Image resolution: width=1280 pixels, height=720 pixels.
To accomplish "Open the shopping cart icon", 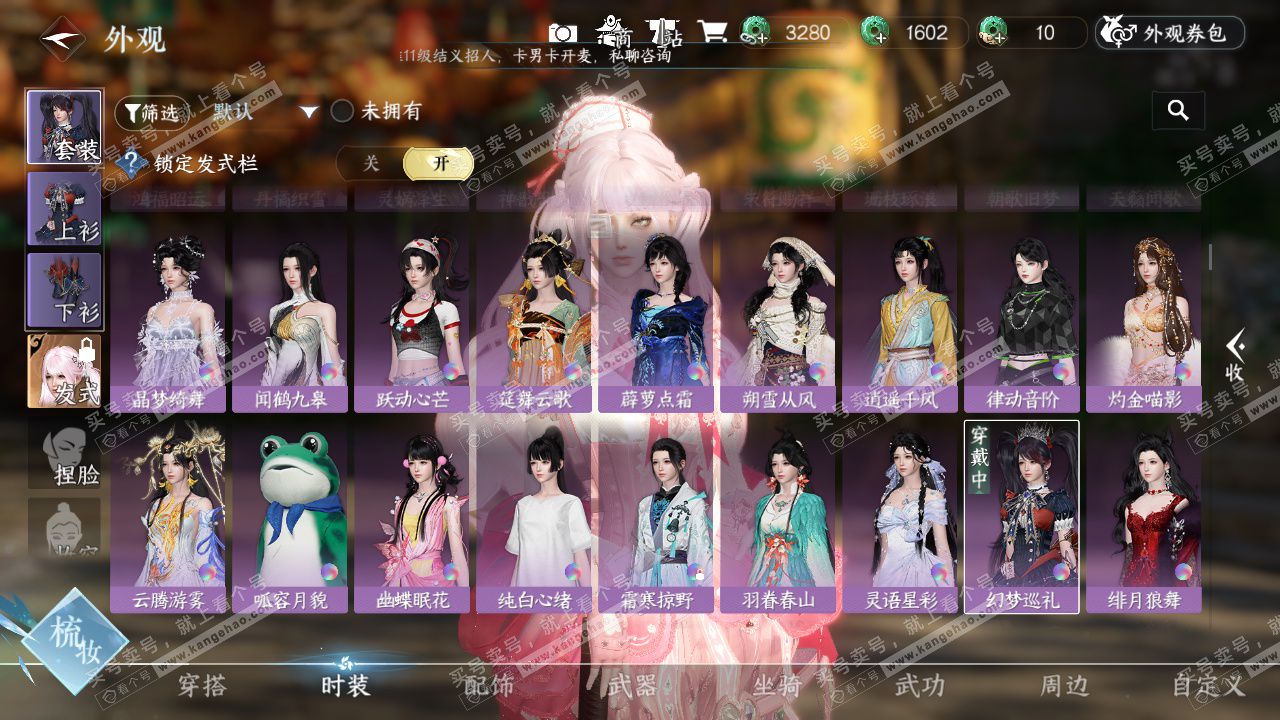I will coord(713,32).
